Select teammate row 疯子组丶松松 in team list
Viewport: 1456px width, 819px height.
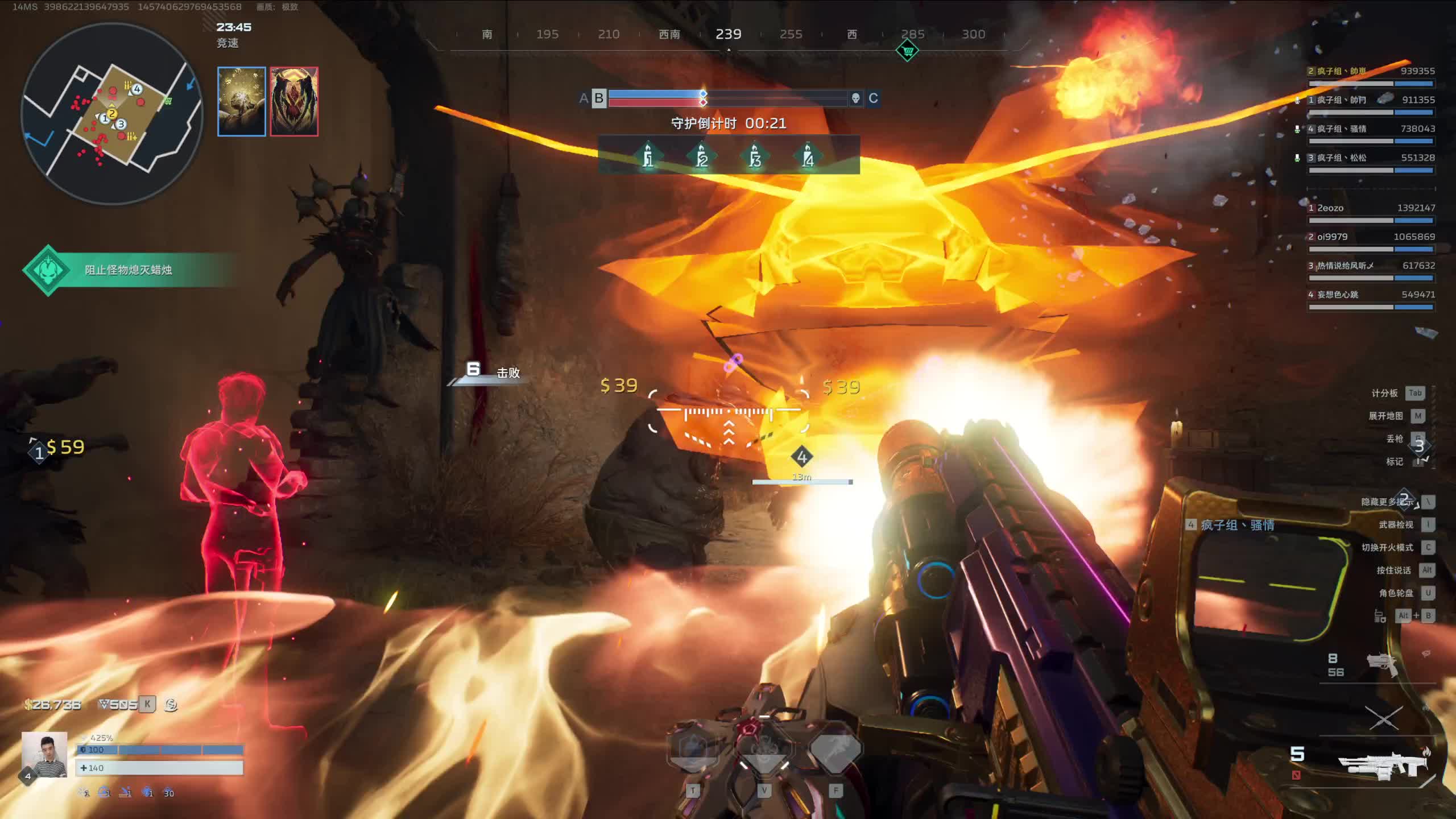(x=1371, y=159)
